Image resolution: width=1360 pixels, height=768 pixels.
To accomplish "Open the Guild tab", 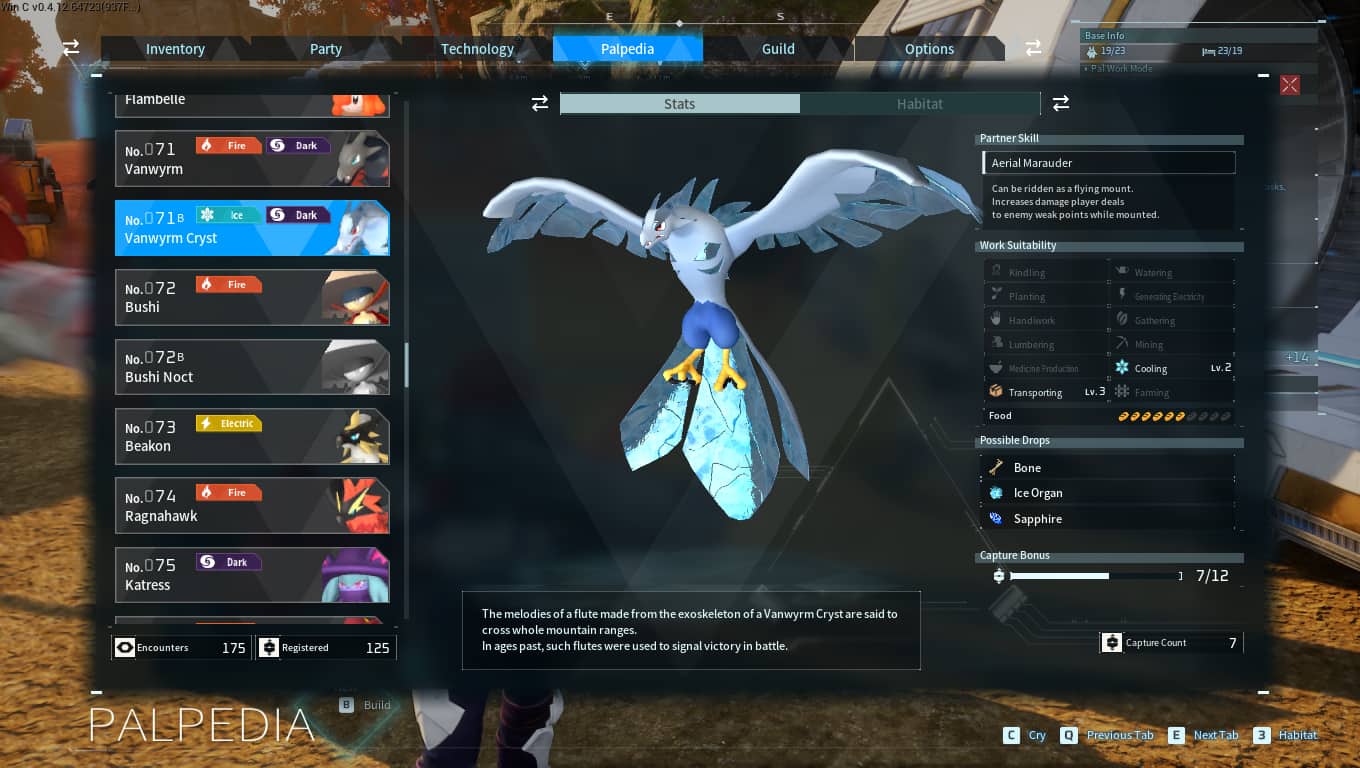I will [778, 48].
